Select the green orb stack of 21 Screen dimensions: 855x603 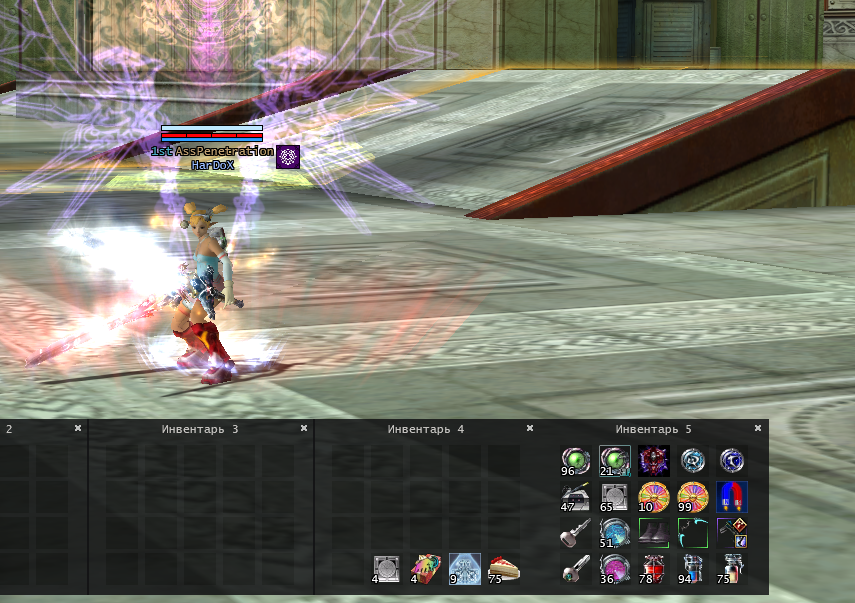coord(614,460)
